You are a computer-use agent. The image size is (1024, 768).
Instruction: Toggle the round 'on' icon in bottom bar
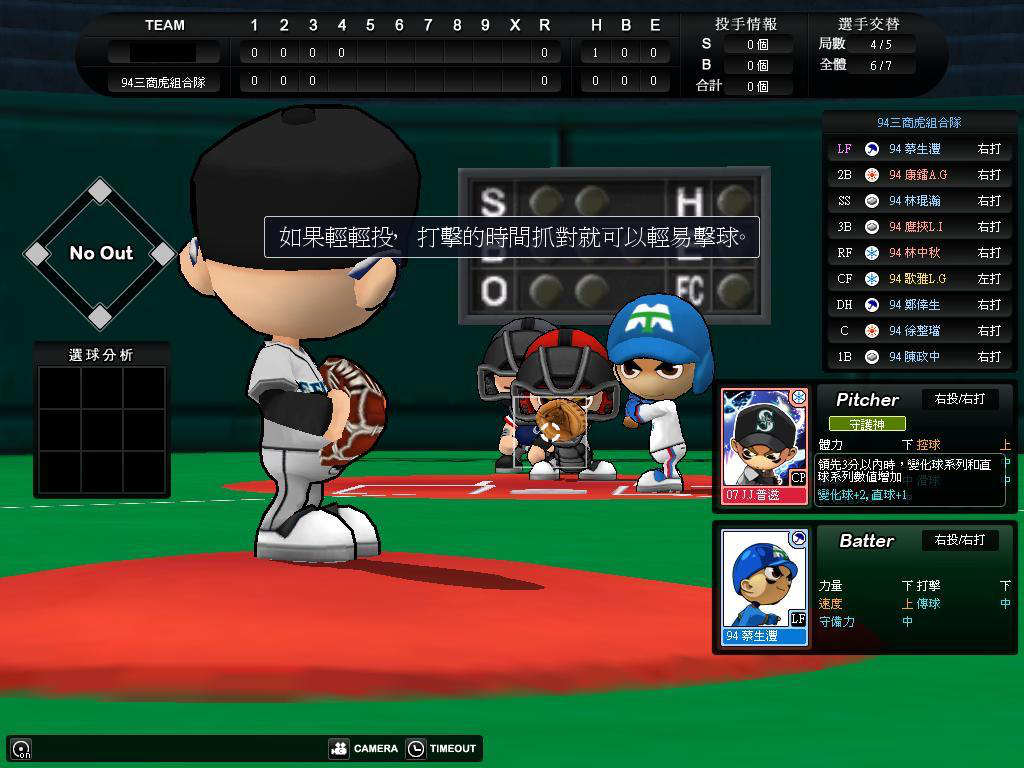tap(21, 748)
